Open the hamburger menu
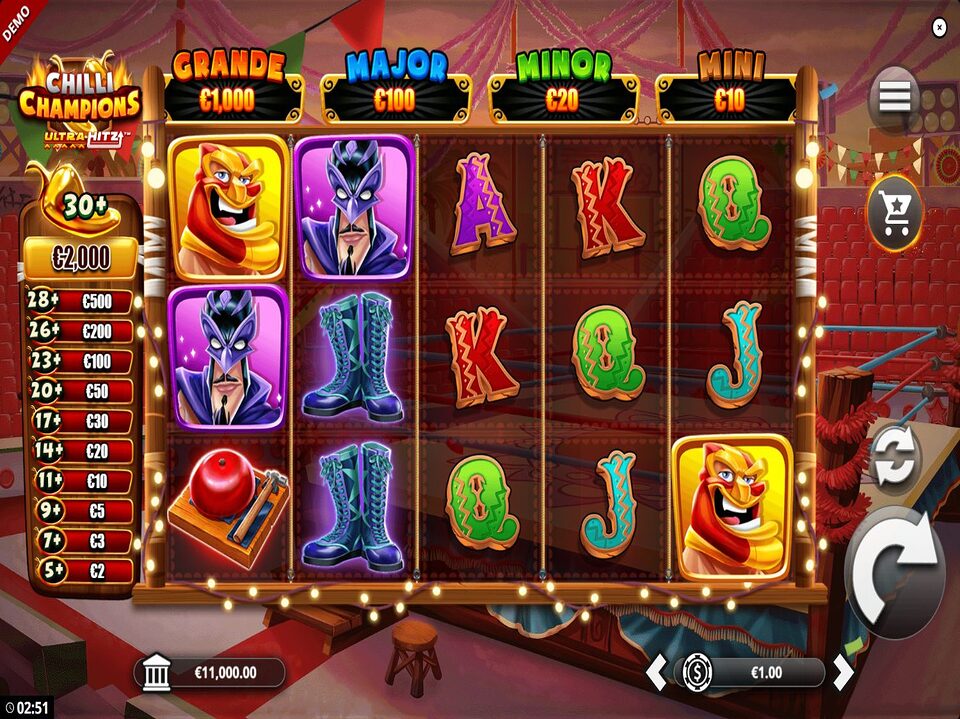960x719 pixels. pyautogui.click(x=894, y=97)
